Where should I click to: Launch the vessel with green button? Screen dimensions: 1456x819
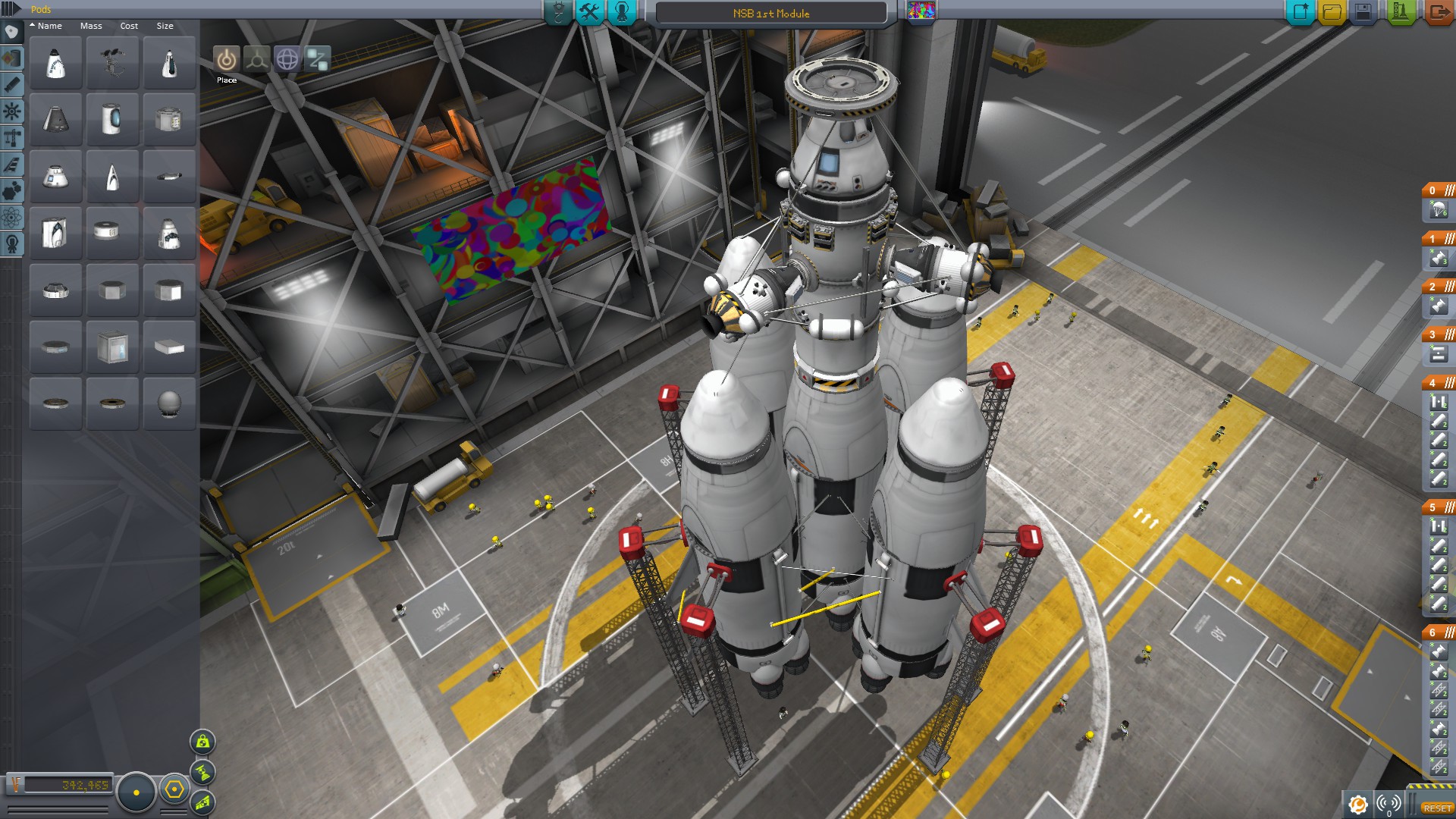click(1401, 11)
